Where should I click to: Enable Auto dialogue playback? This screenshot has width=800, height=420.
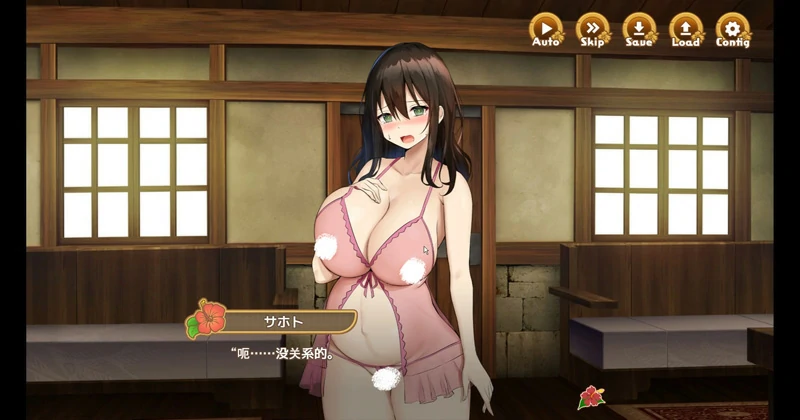click(x=546, y=29)
